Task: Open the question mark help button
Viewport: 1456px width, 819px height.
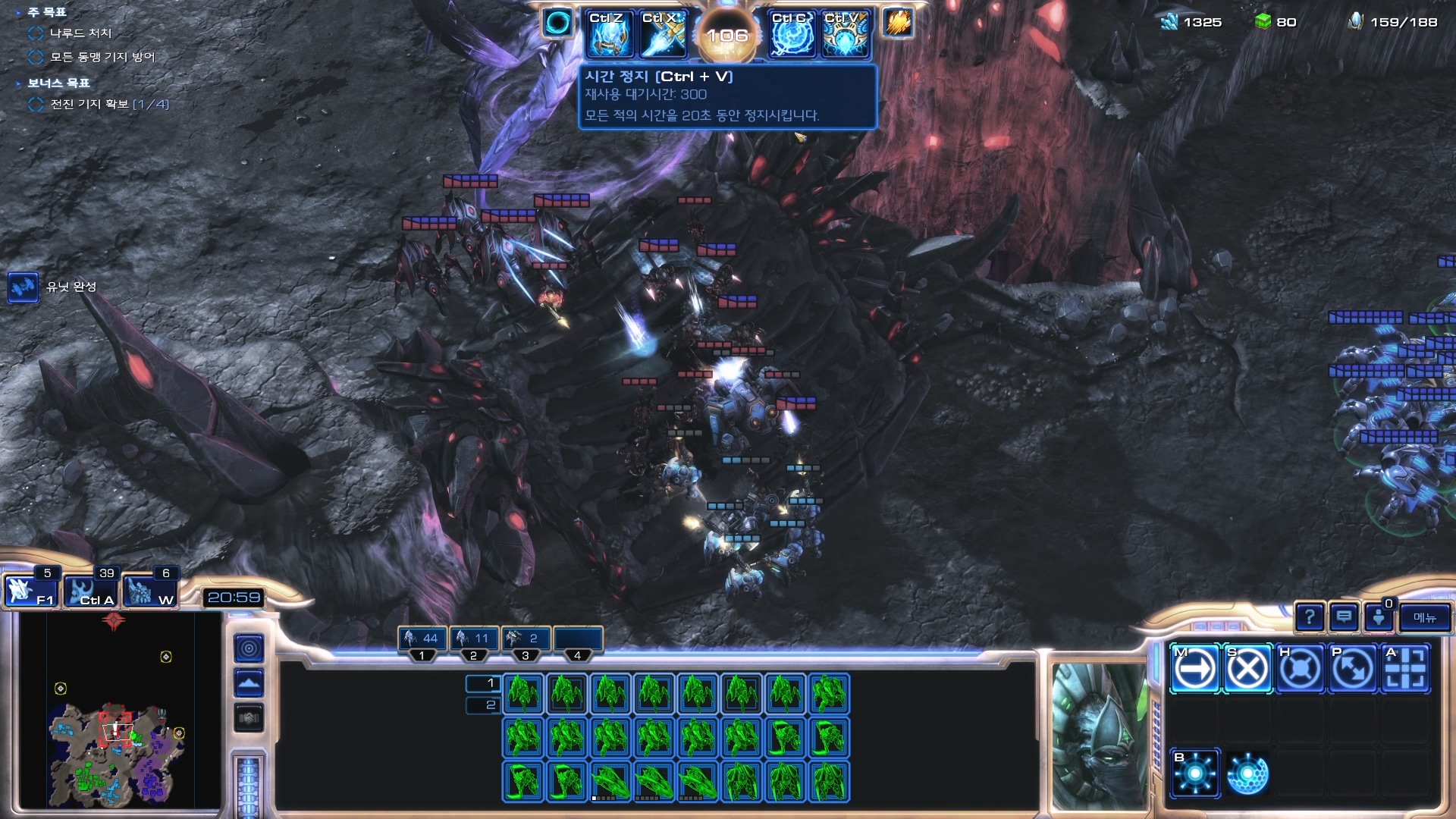Action: 1310,618
